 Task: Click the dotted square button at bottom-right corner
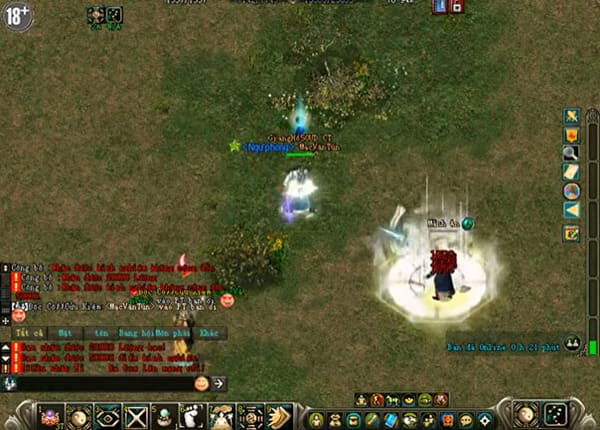coord(555,414)
